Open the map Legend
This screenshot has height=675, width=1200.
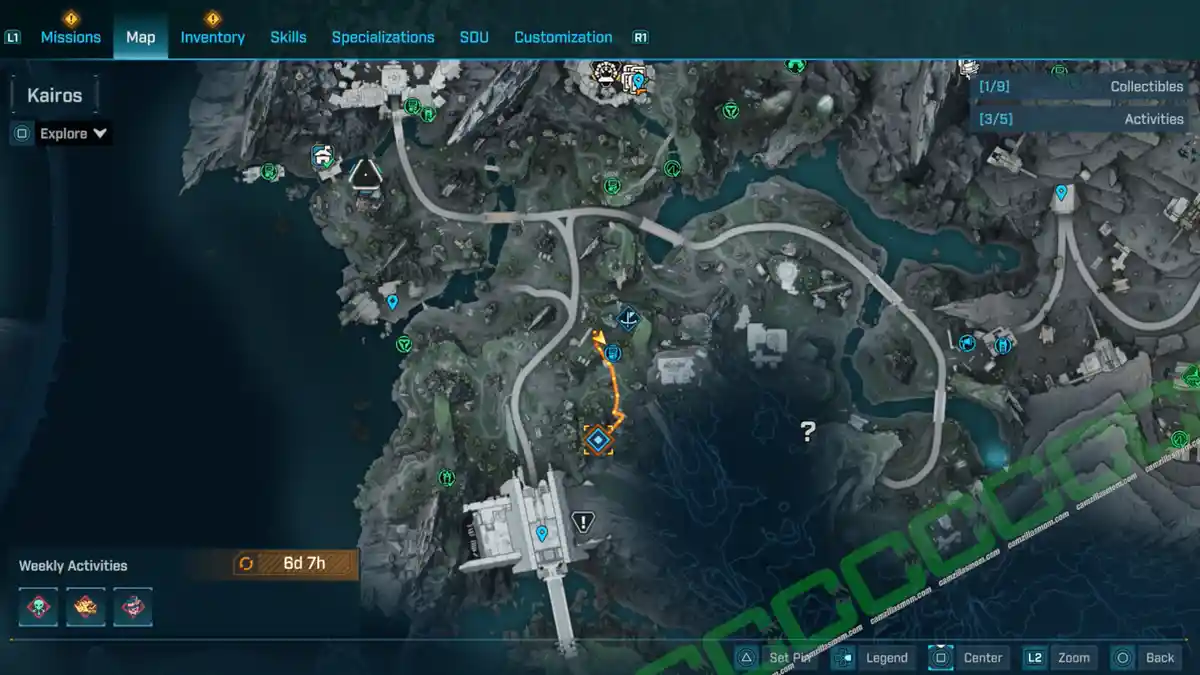pyautogui.click(x=872, y=657)
